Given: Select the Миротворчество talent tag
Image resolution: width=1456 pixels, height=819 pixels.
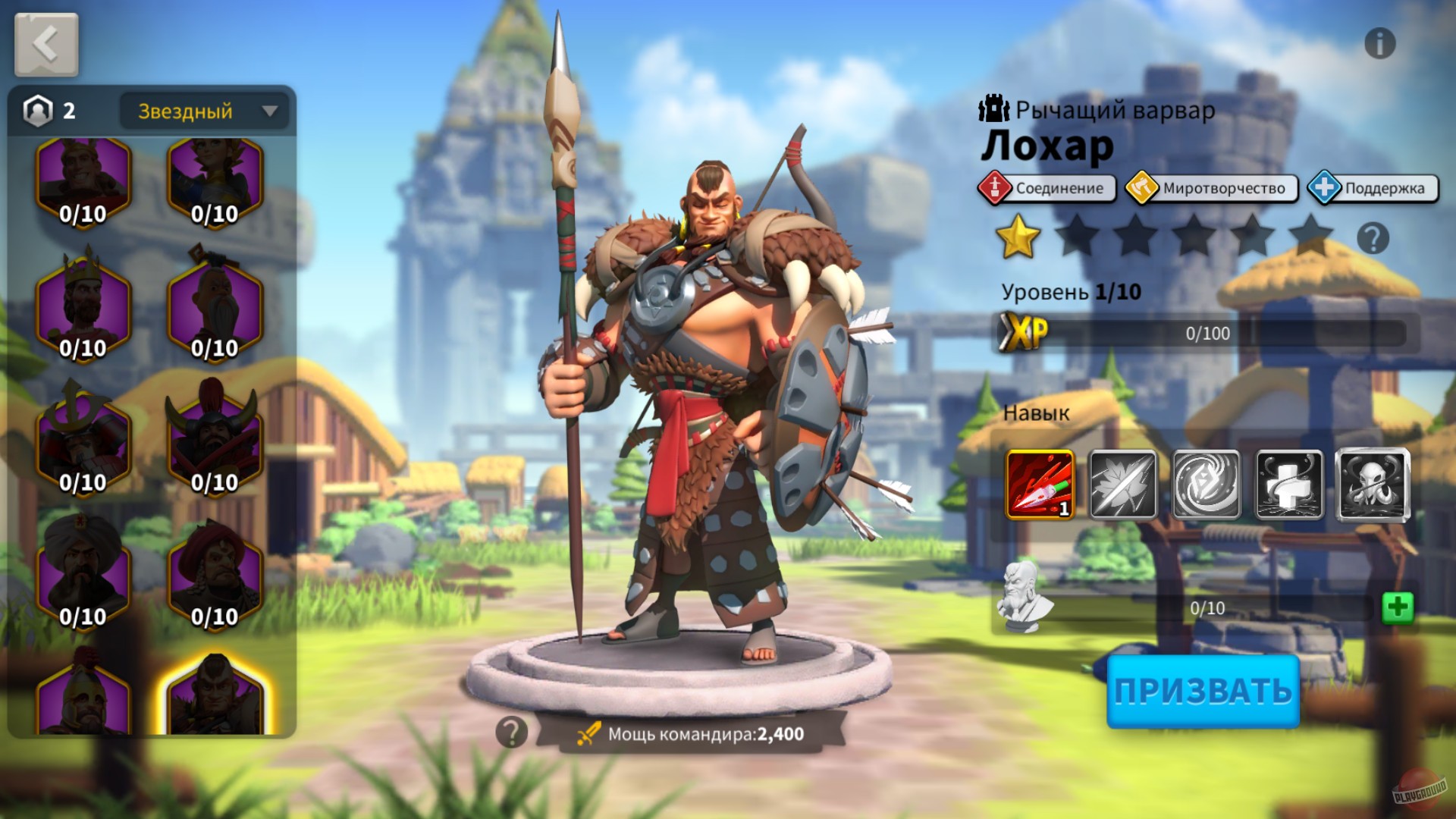Looking at the screenshot, I should tap(1210, 188).
